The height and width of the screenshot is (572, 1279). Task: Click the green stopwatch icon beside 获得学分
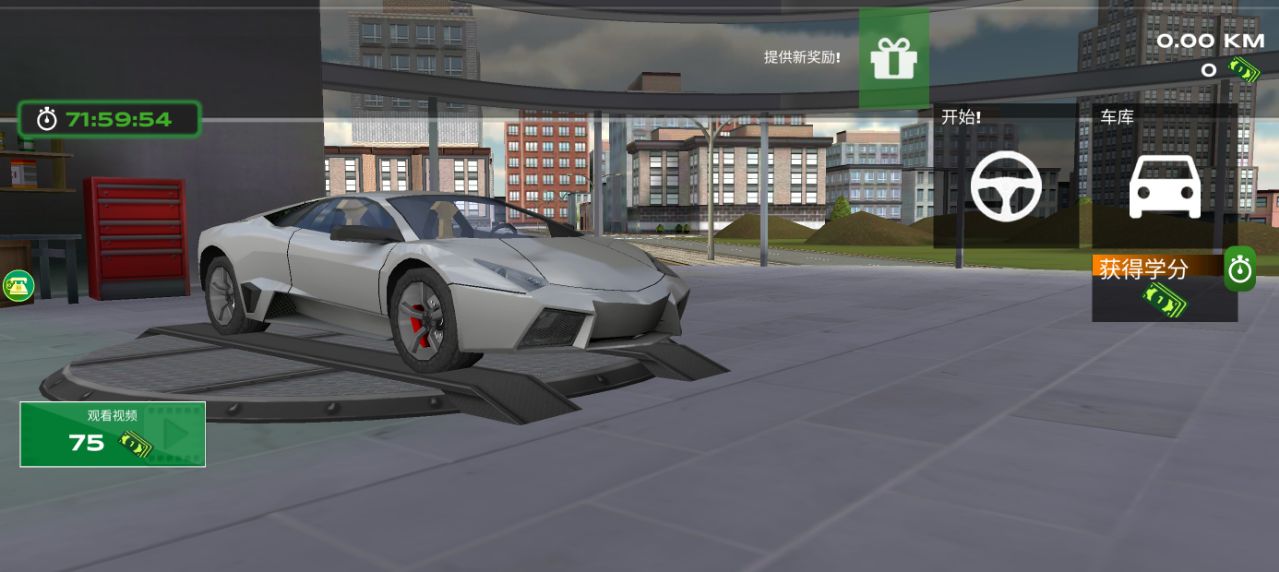coord(1240,270)
